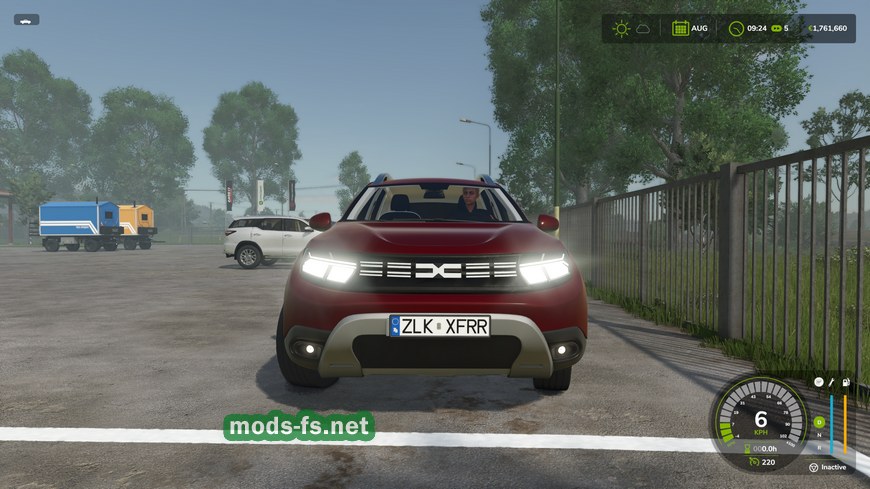Screen dimensions: 870x489
Task: Click the sunny weather forecast icon
Action: click(x=621, y=28)
